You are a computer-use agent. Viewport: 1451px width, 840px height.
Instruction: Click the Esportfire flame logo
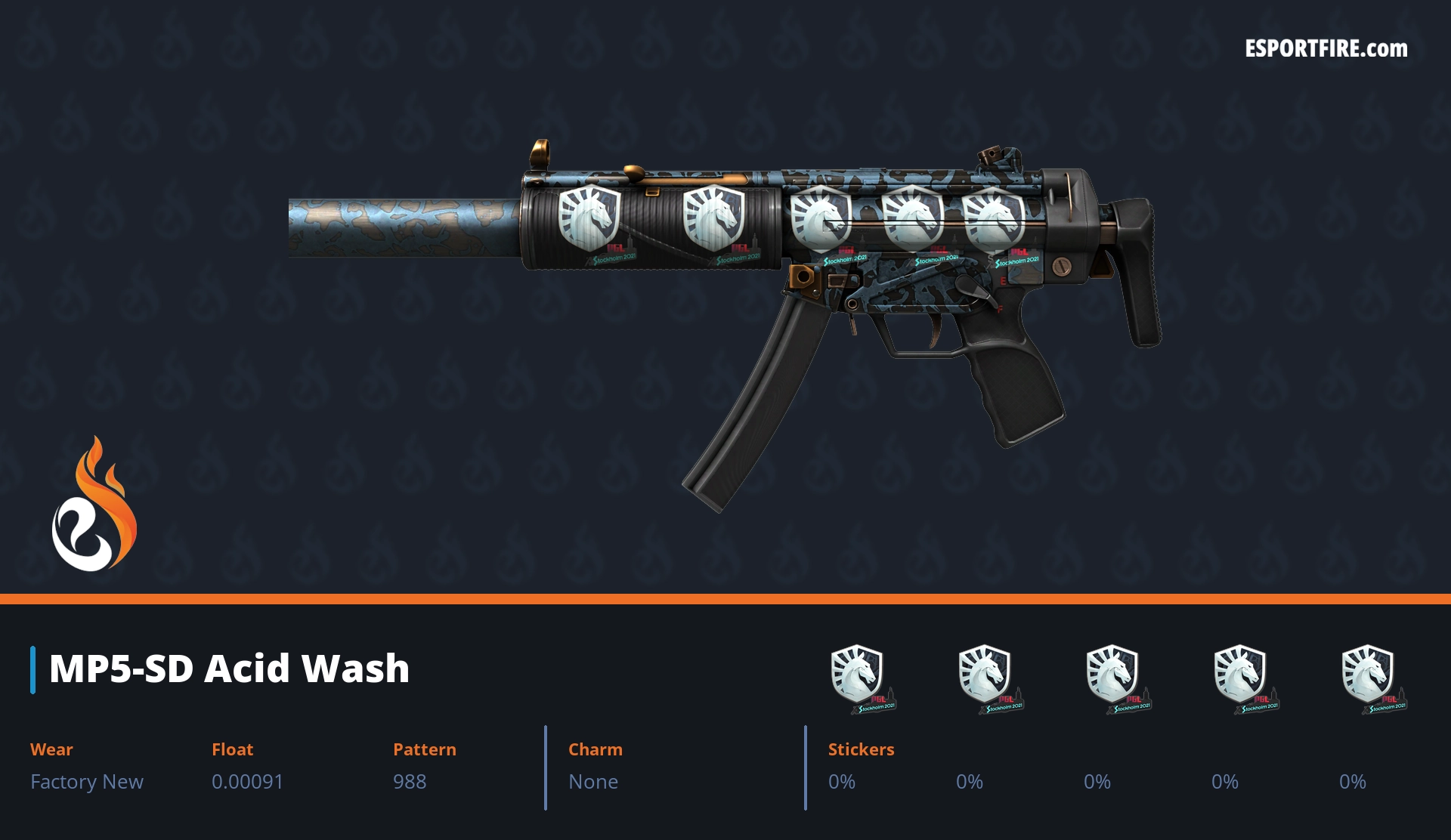(94, 505)
